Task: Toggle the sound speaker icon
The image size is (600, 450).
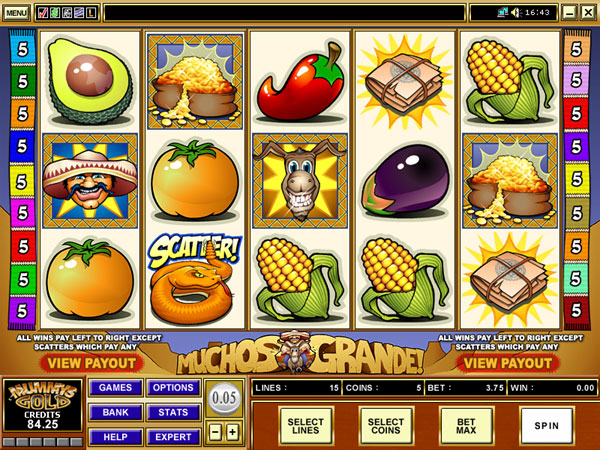Action: click(516, 13)
